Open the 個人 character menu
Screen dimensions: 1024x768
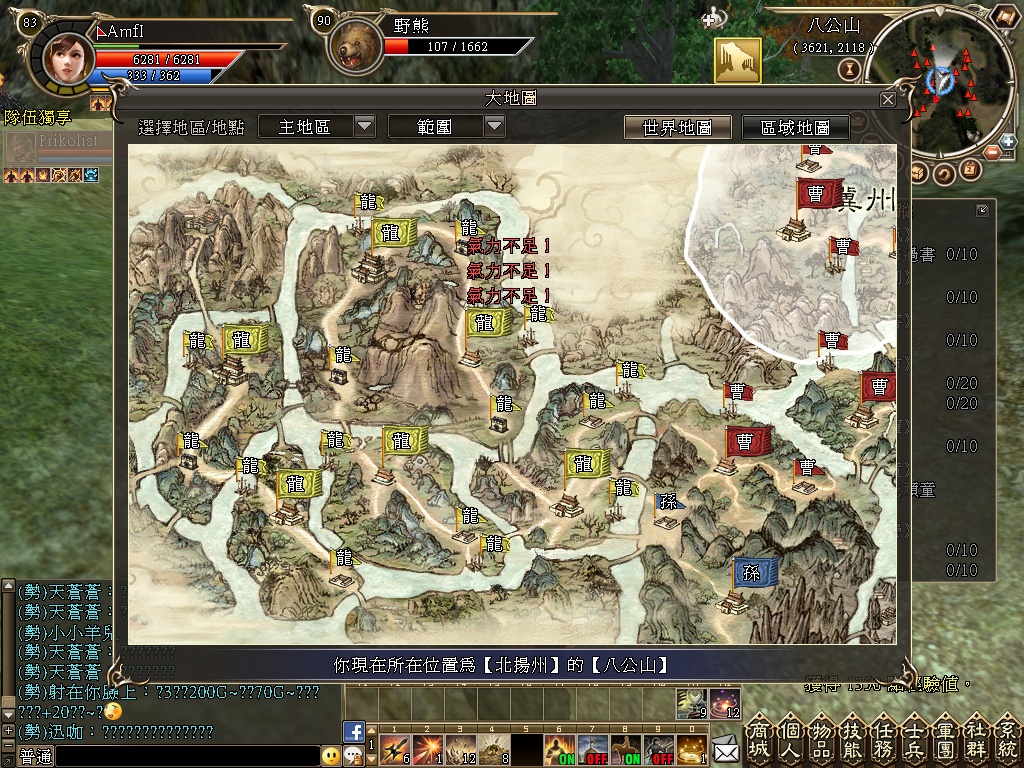(x=791, y=738)
